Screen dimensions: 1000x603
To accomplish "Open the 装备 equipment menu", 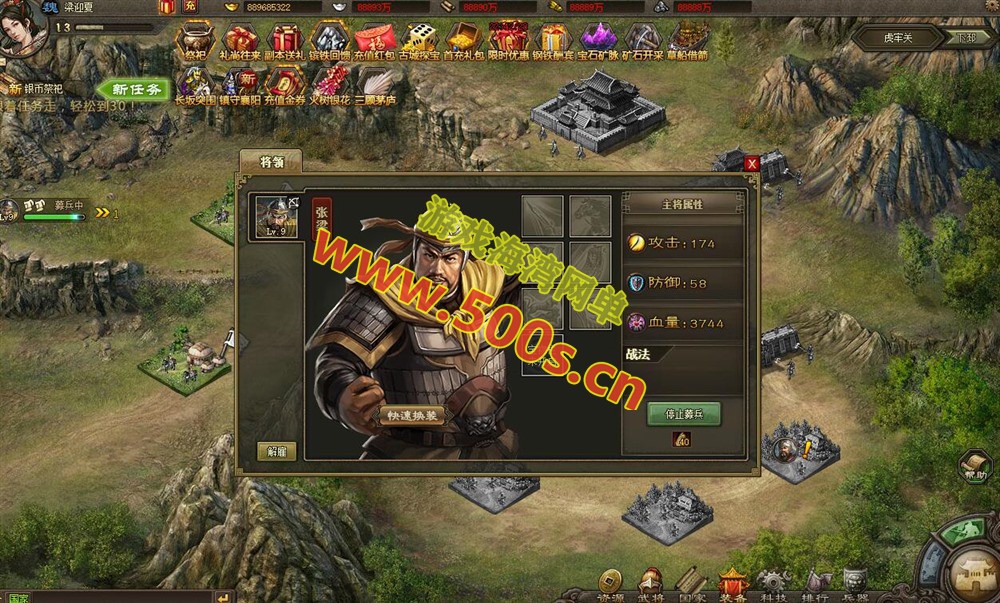I will [x=732, y=584].
